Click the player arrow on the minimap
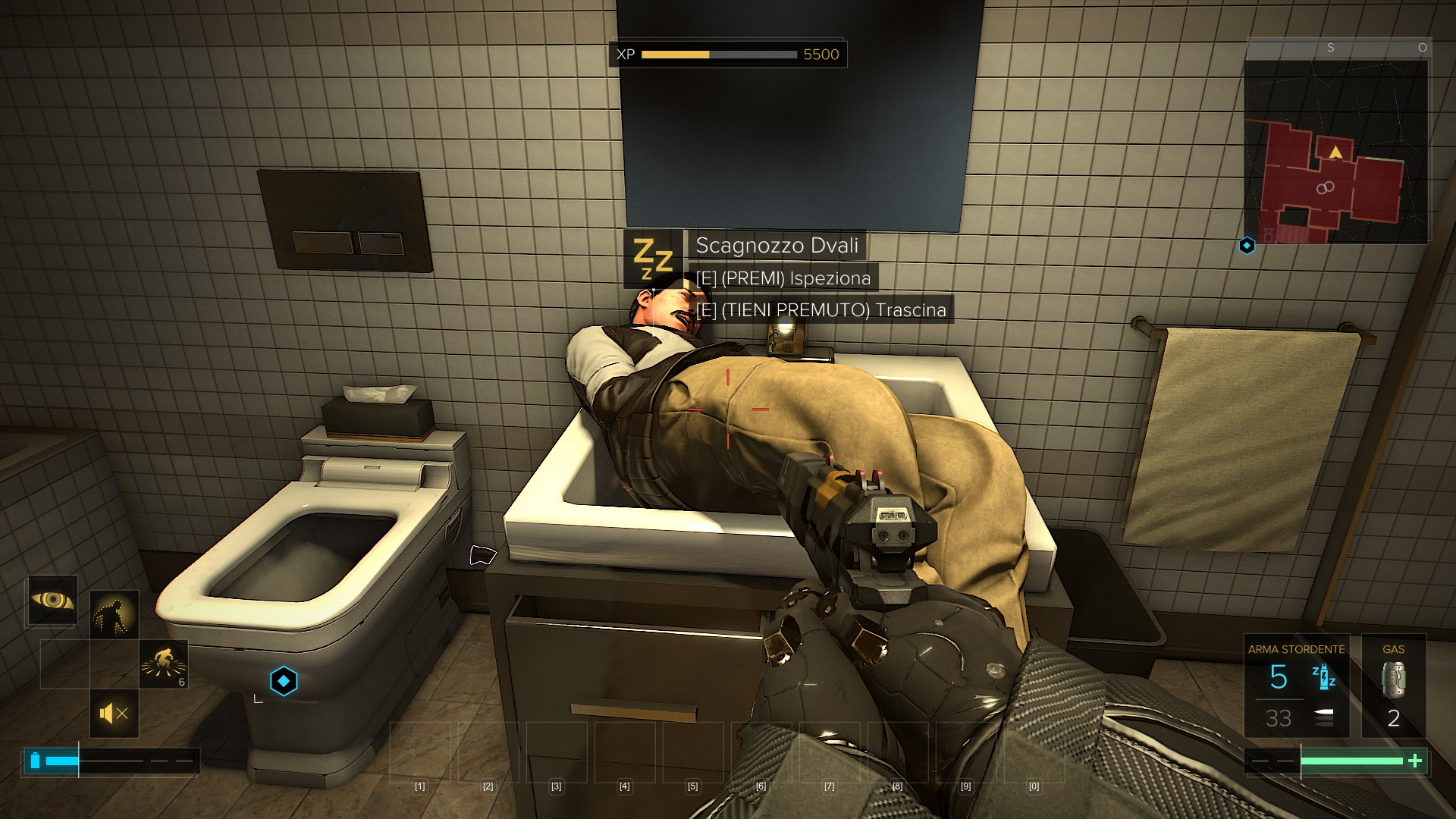This screenshot has width=1456, height=819. point(1335,152)
